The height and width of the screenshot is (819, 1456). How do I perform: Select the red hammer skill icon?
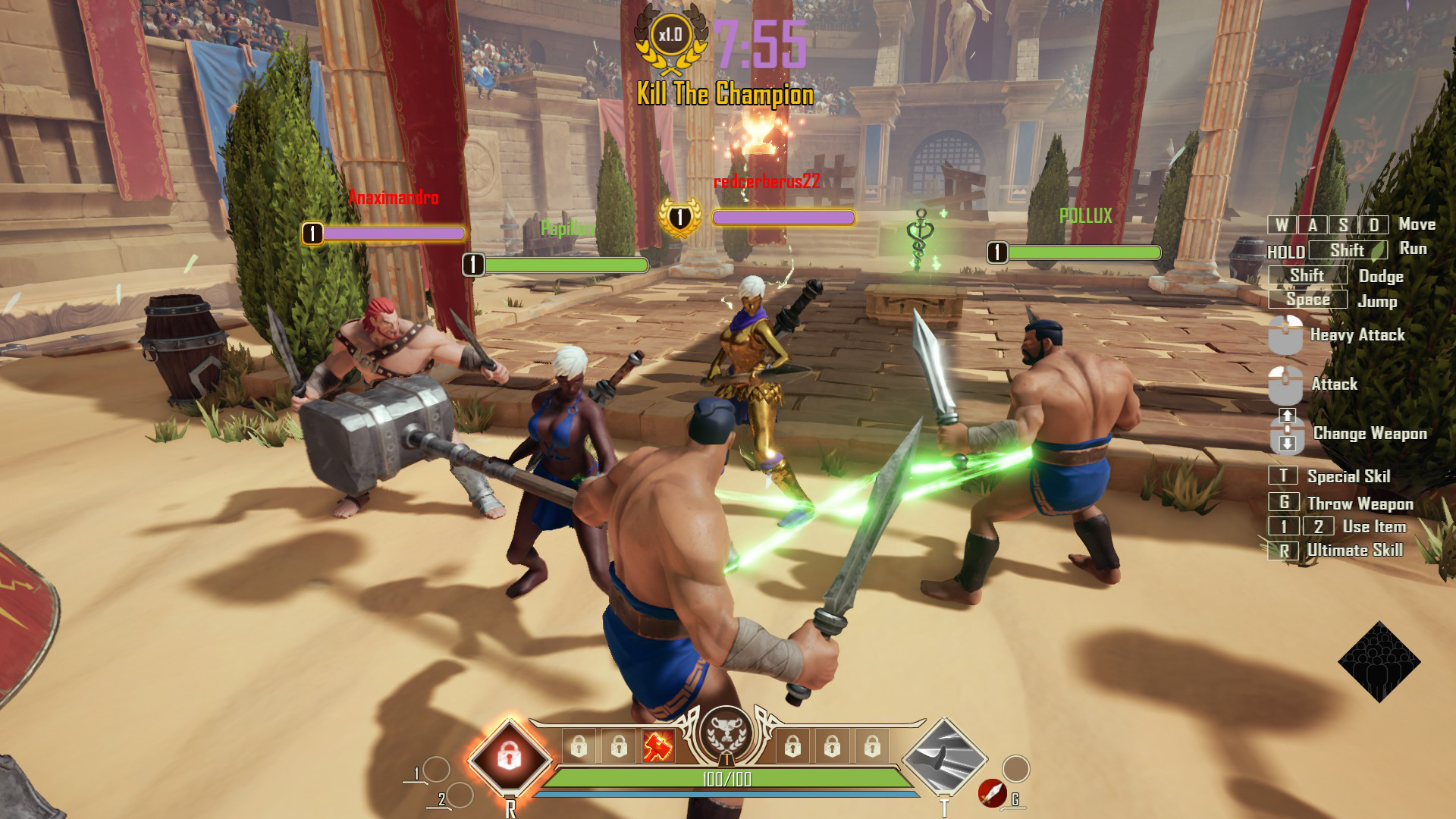(x=657, y=747)
